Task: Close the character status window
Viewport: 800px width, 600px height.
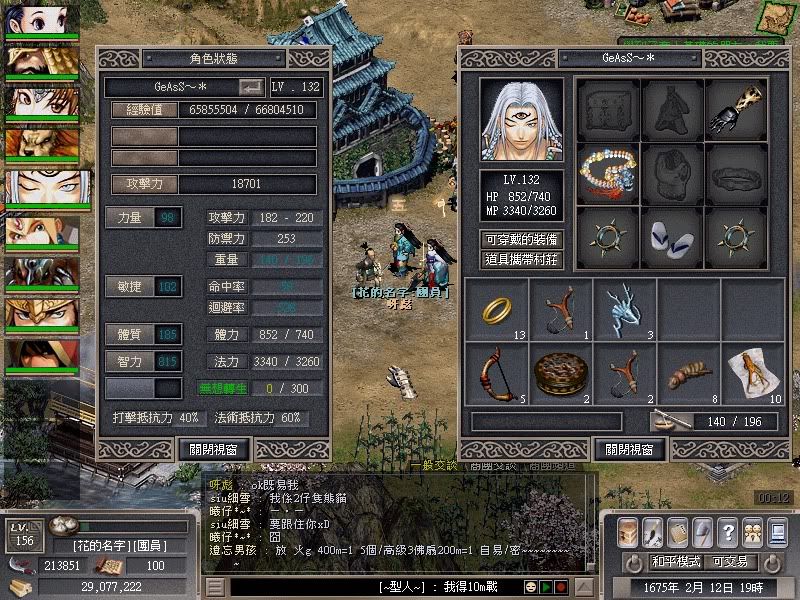Action: (x=214, y=449)
